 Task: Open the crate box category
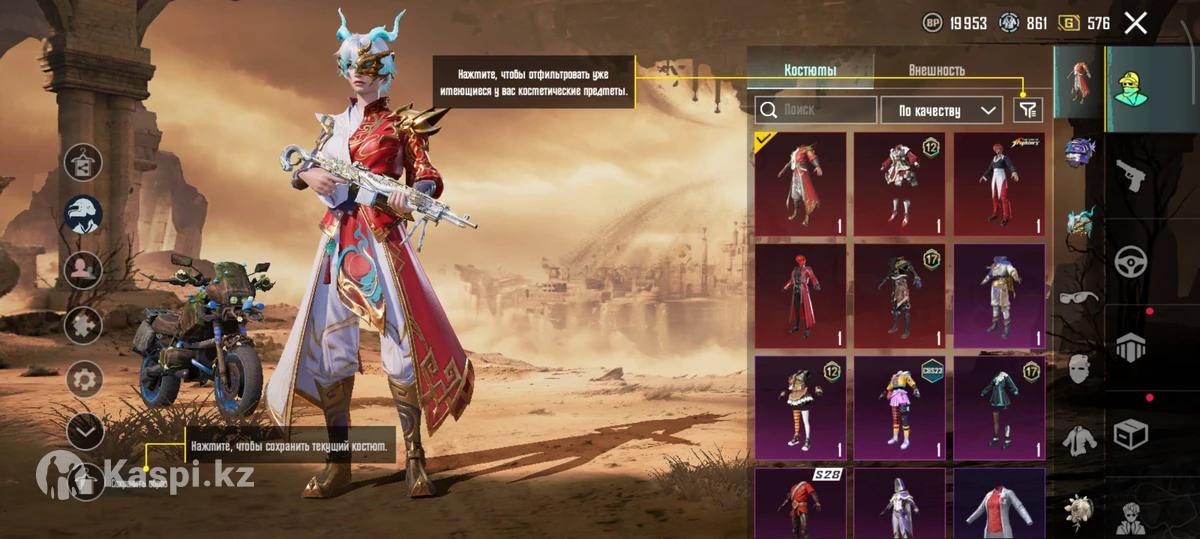[1130, 434]
